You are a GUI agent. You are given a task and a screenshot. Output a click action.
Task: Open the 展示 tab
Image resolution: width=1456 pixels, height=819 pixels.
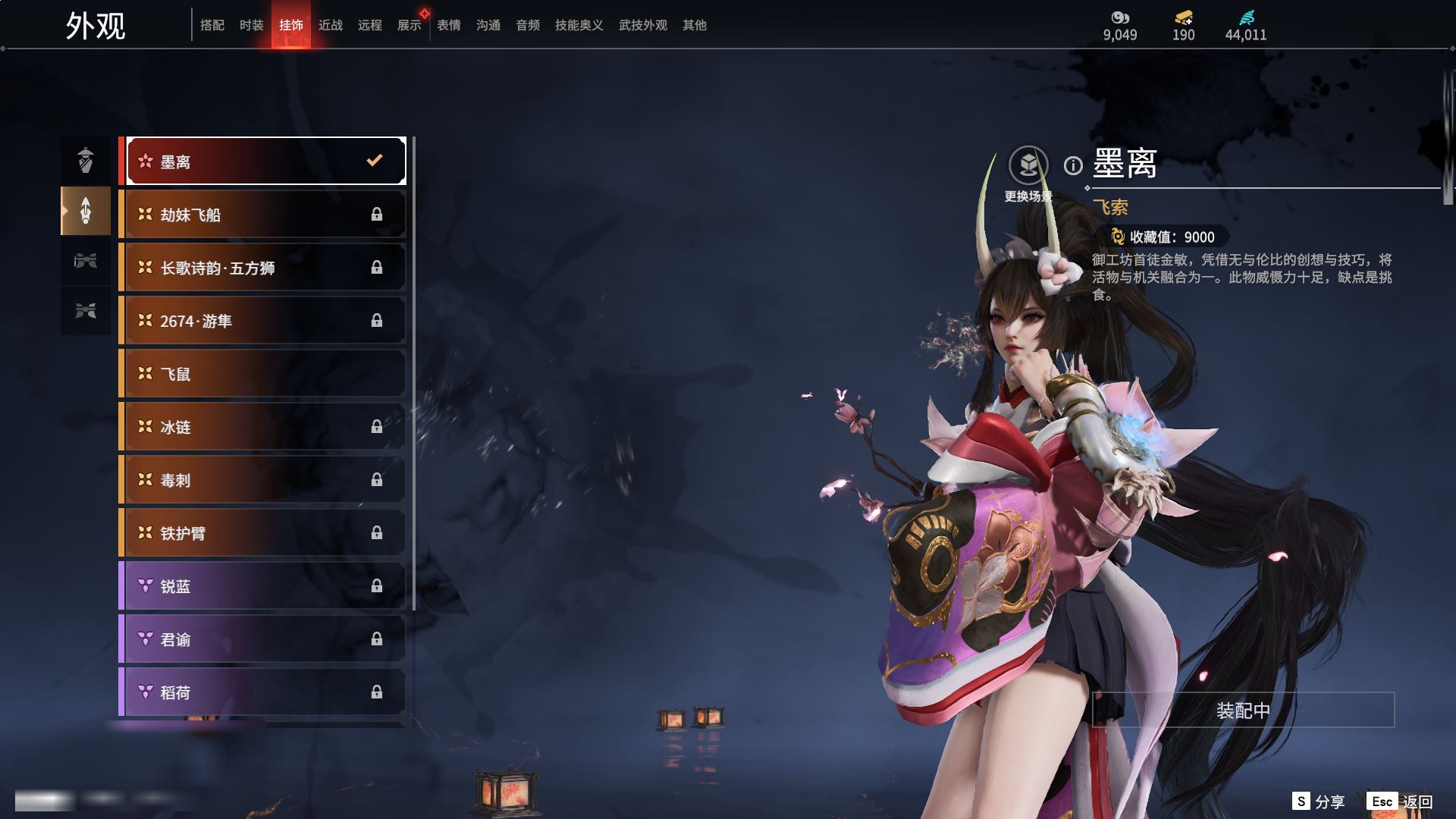tap(409, 25)
